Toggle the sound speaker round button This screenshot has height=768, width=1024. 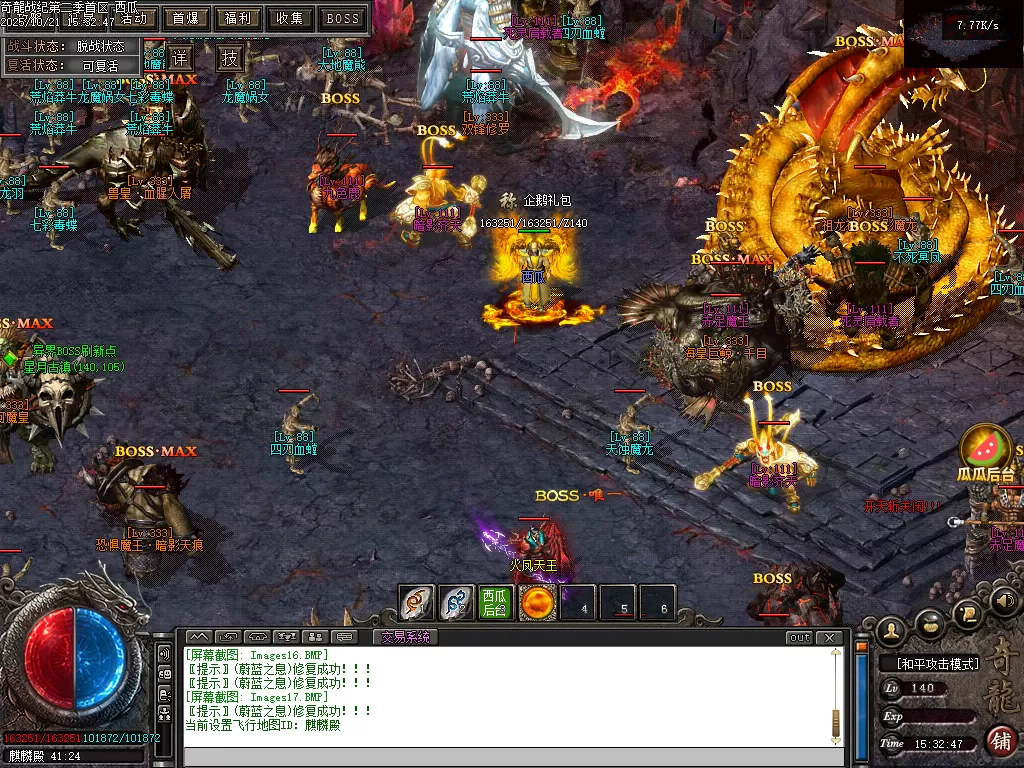[1004, 600]
